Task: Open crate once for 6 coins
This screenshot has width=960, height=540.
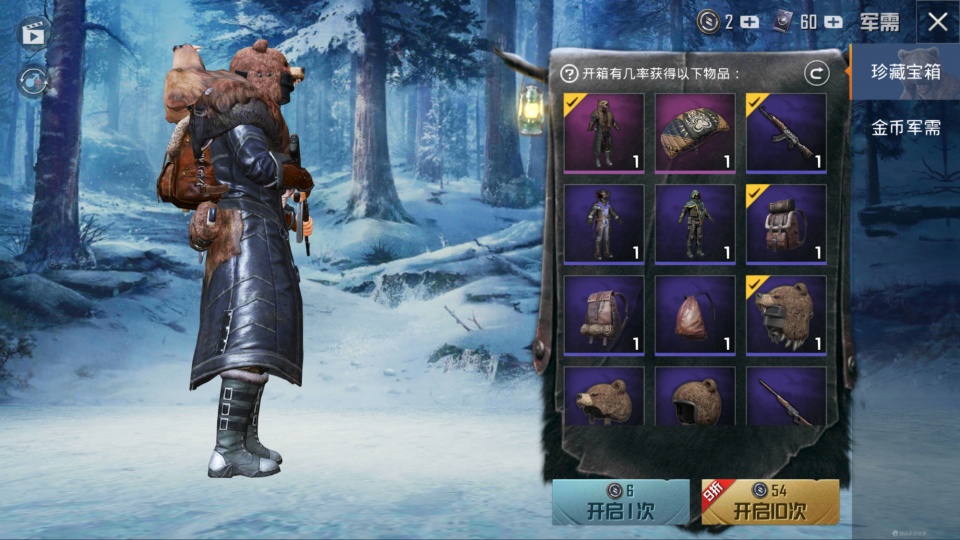Action: pyautogui.click(x=620, y=502)
